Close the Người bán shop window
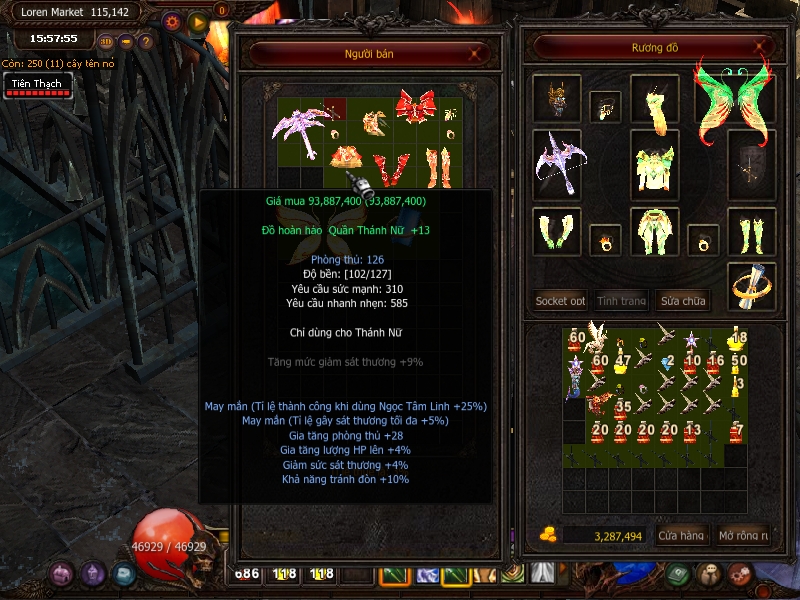 click(x=473, y=54)
